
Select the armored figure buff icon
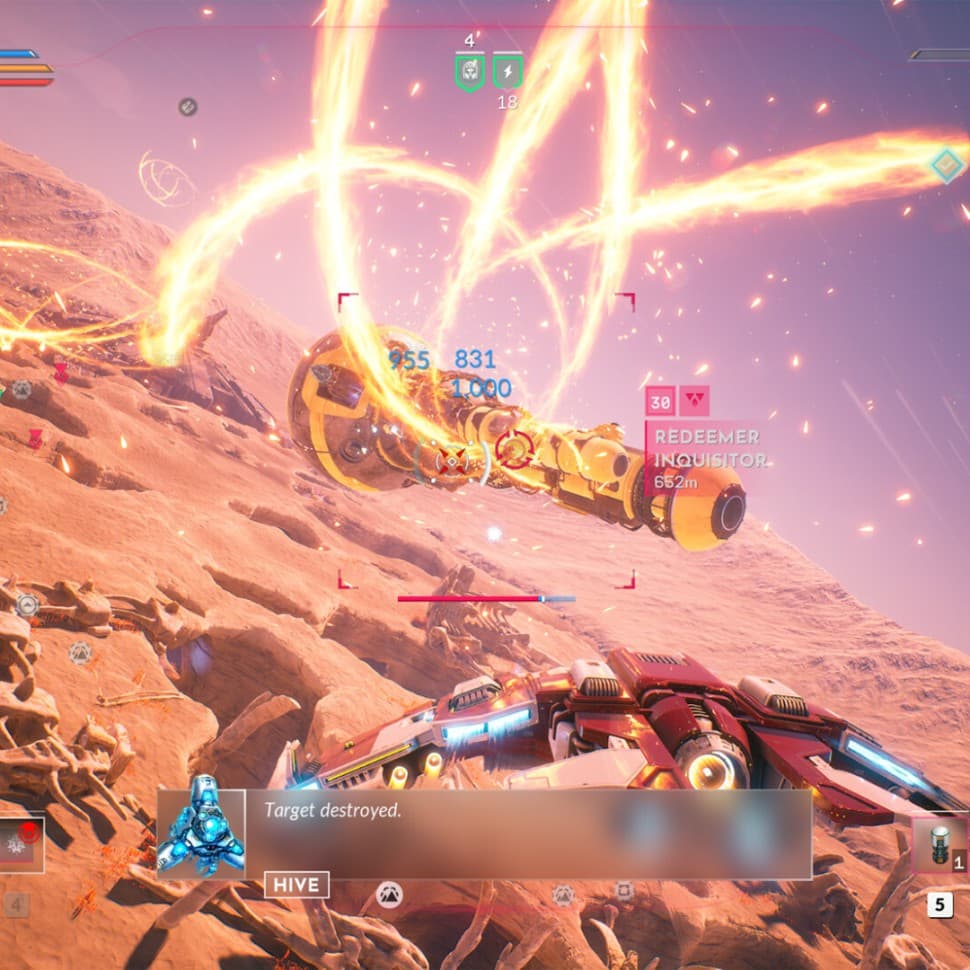pos(470,72)
